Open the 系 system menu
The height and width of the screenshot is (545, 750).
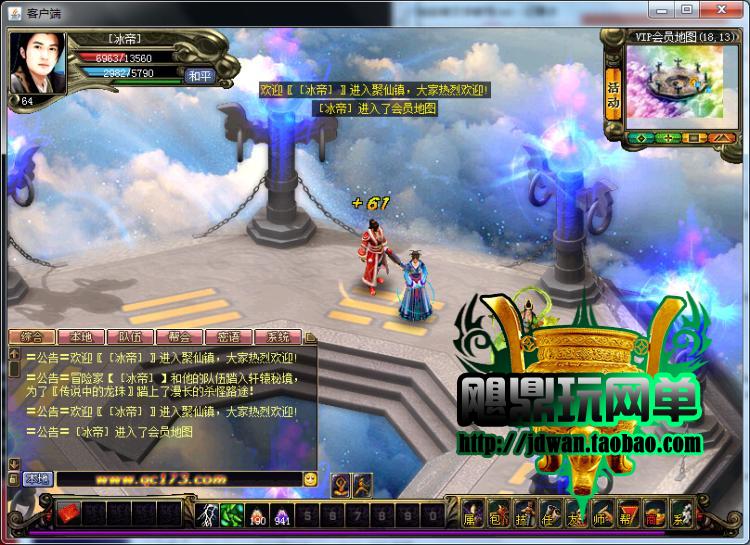pos(680,515)
